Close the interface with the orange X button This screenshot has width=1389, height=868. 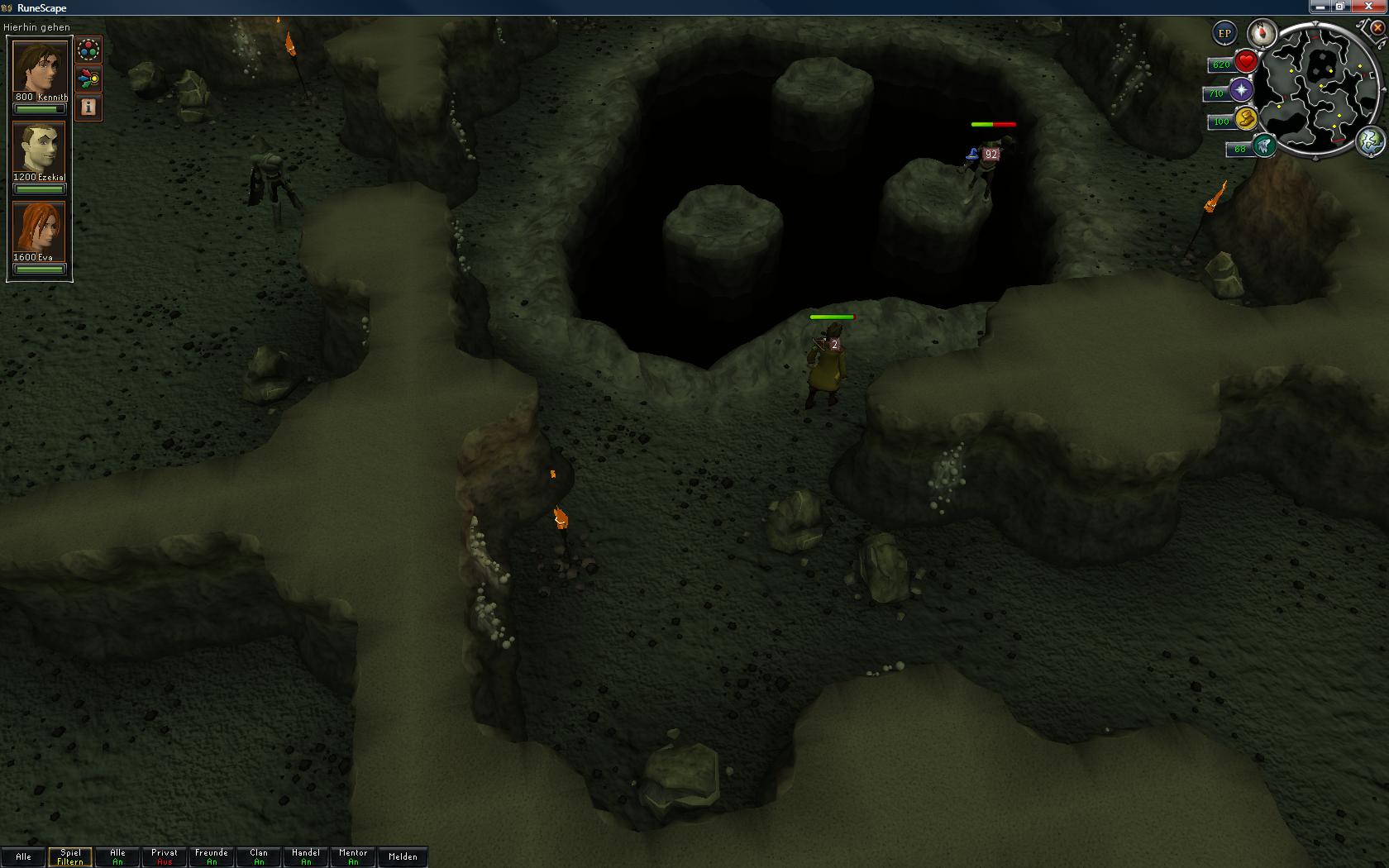click(1377, 28)
